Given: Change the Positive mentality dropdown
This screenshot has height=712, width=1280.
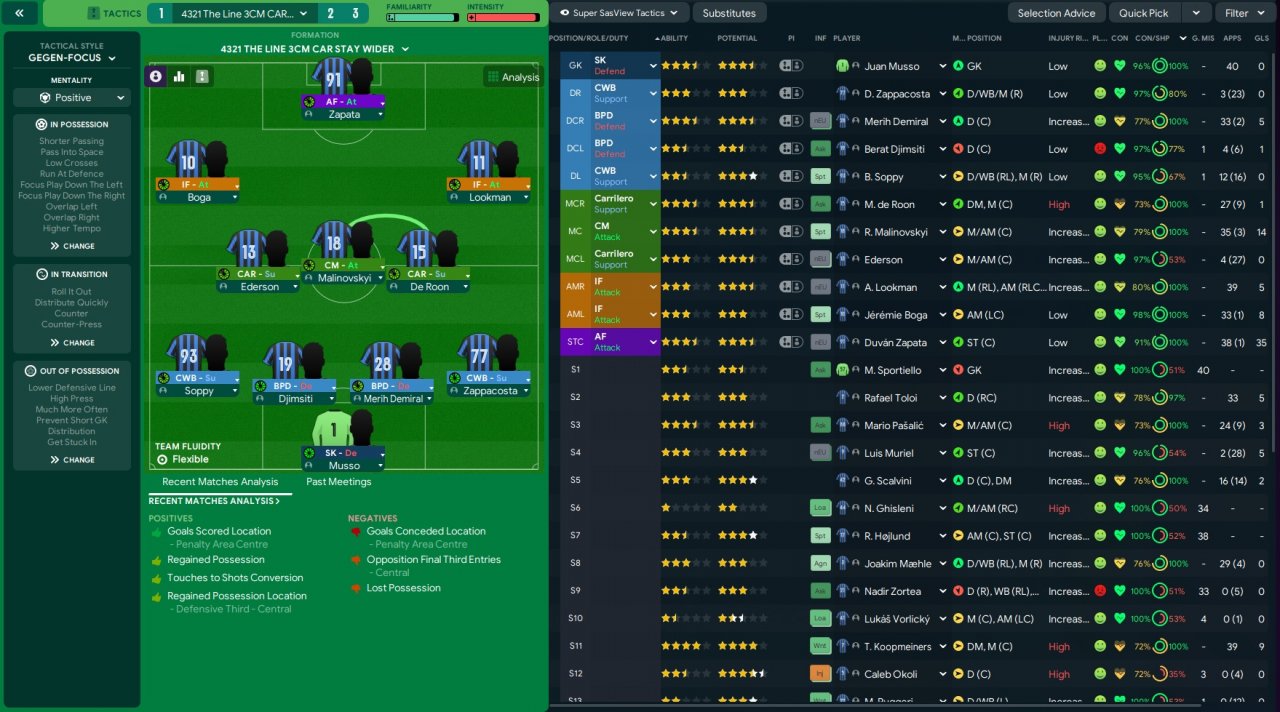Looking at the screenshot, I should [x=71, y=98].
